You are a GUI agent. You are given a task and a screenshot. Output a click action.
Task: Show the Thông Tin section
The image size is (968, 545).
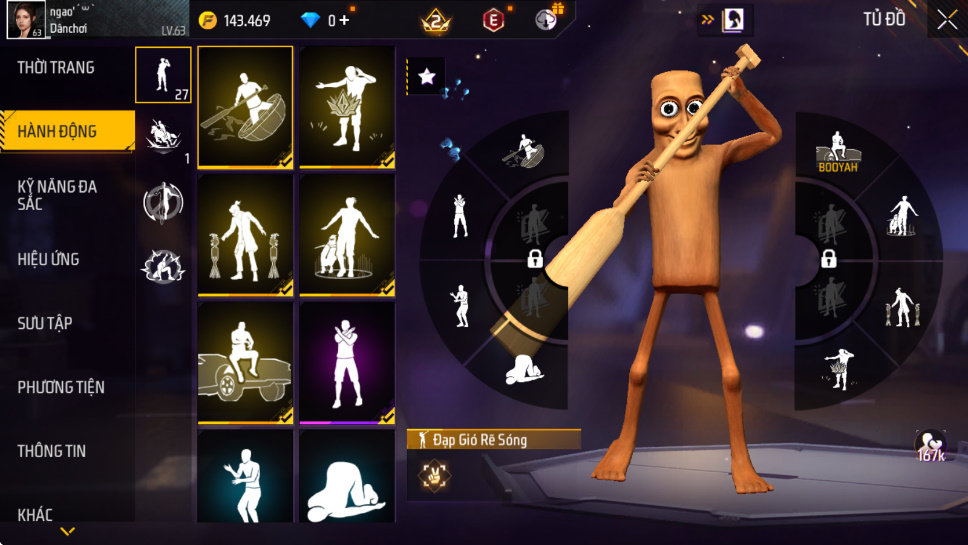tap(52, 451)
